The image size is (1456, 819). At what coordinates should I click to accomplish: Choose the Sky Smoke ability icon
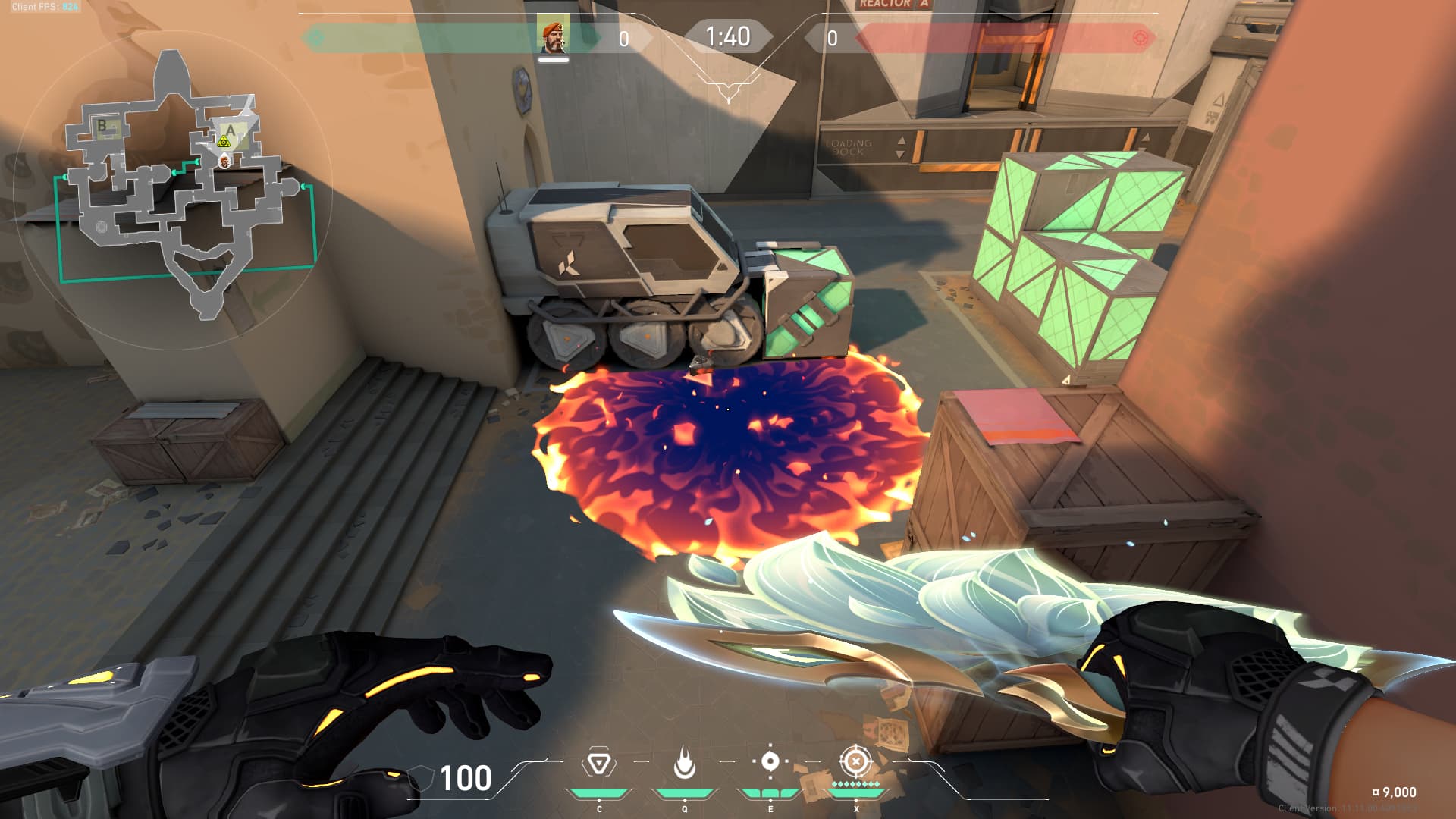click(770, 761)
